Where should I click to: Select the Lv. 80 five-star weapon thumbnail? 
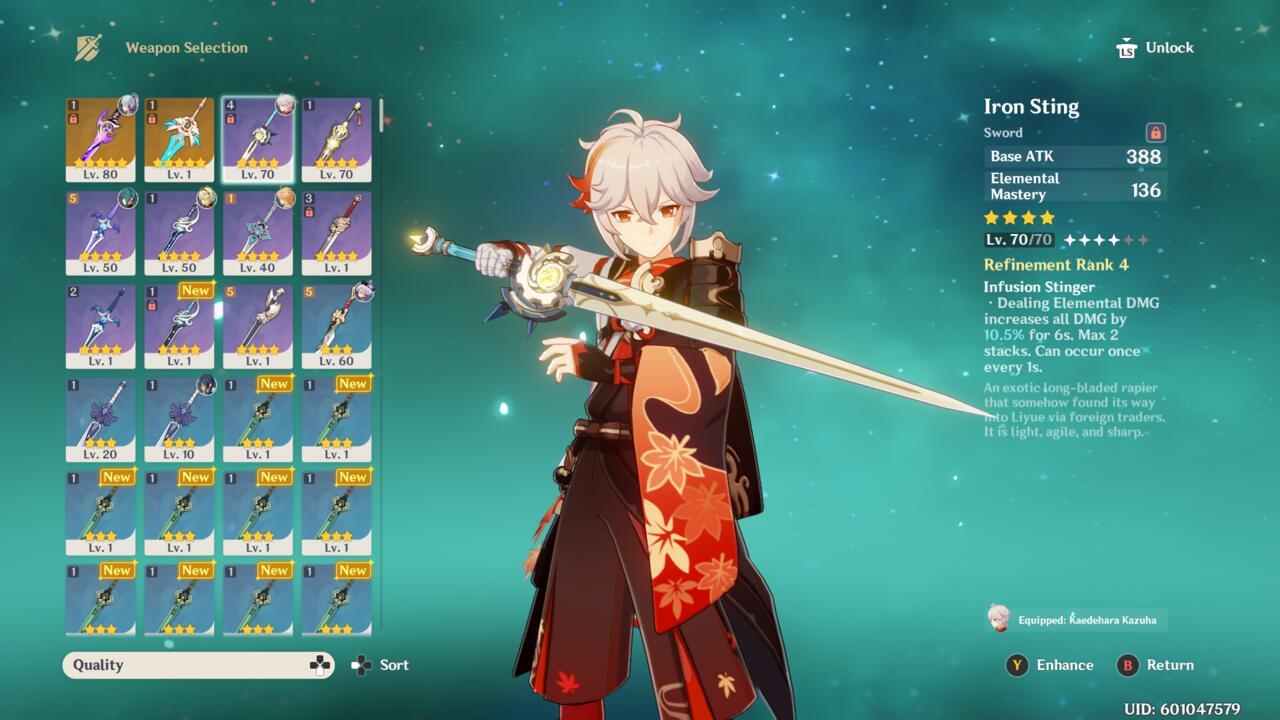(x=100, y=140)
